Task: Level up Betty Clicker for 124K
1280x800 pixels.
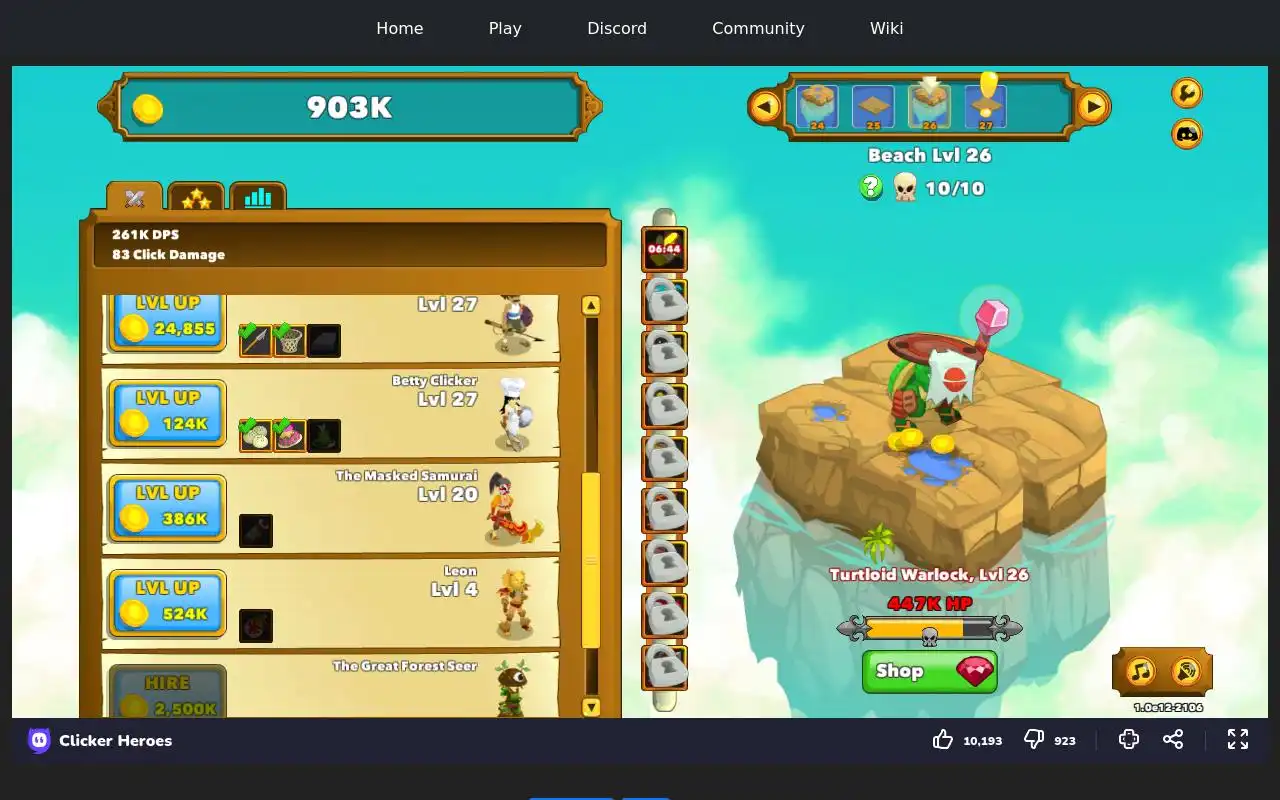Action: click(167, 412)
